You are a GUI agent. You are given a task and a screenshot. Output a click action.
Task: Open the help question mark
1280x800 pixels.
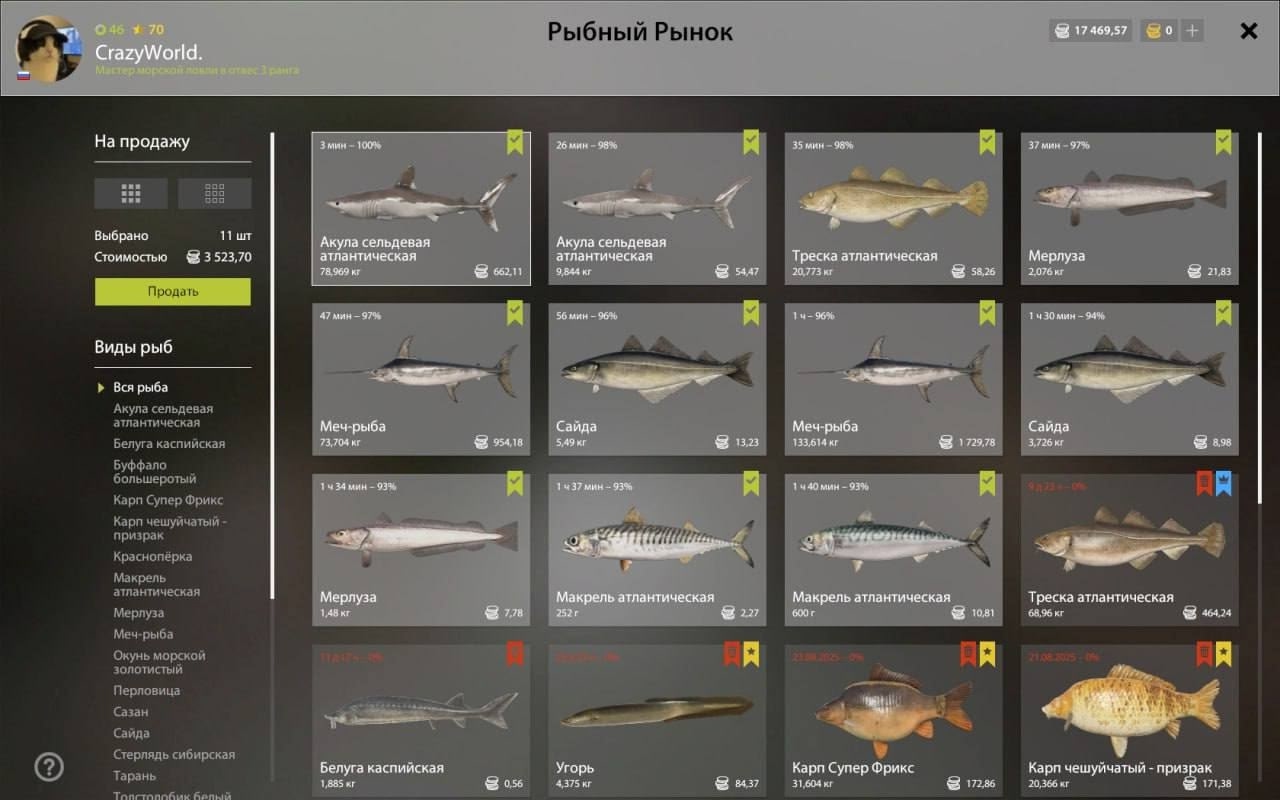(x=49, y=767)
